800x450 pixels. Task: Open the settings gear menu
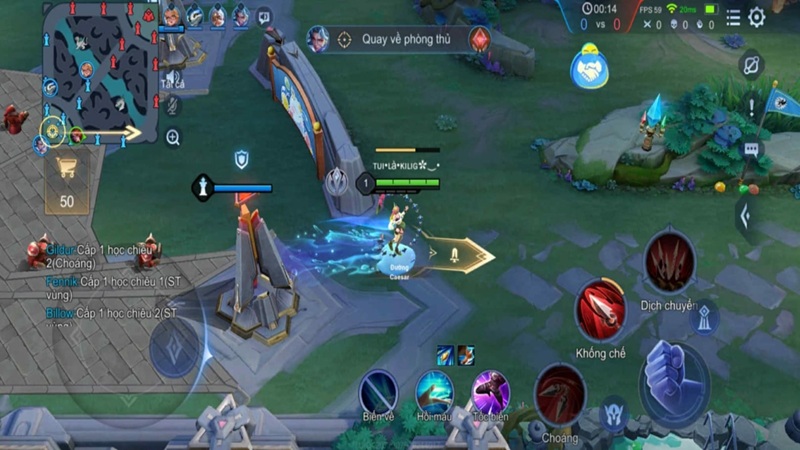tap(757, 17)
